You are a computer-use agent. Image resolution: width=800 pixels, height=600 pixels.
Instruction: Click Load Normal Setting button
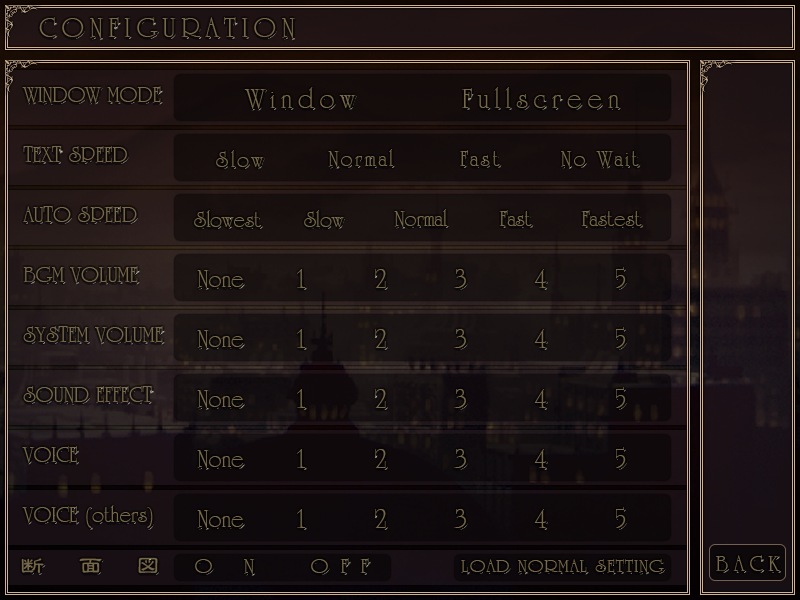click(x=562, y=567)
